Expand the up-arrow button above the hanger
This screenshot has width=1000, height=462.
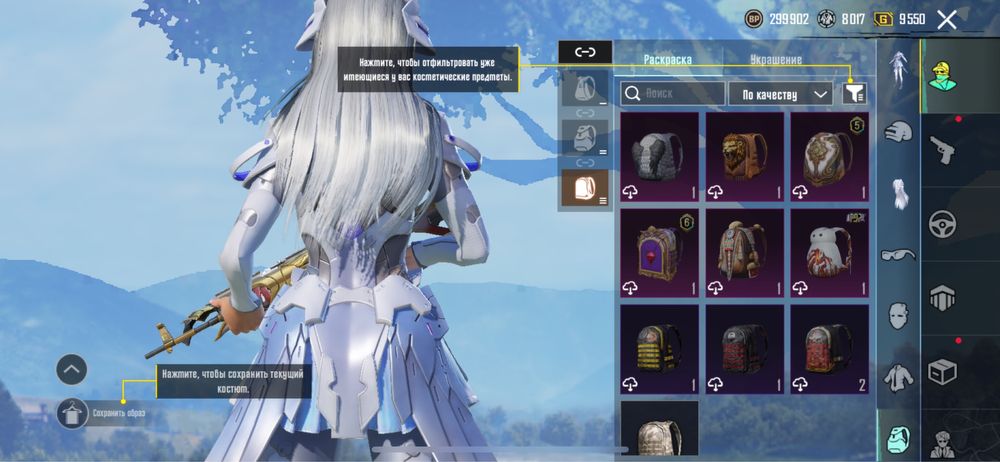pos(72,370)
